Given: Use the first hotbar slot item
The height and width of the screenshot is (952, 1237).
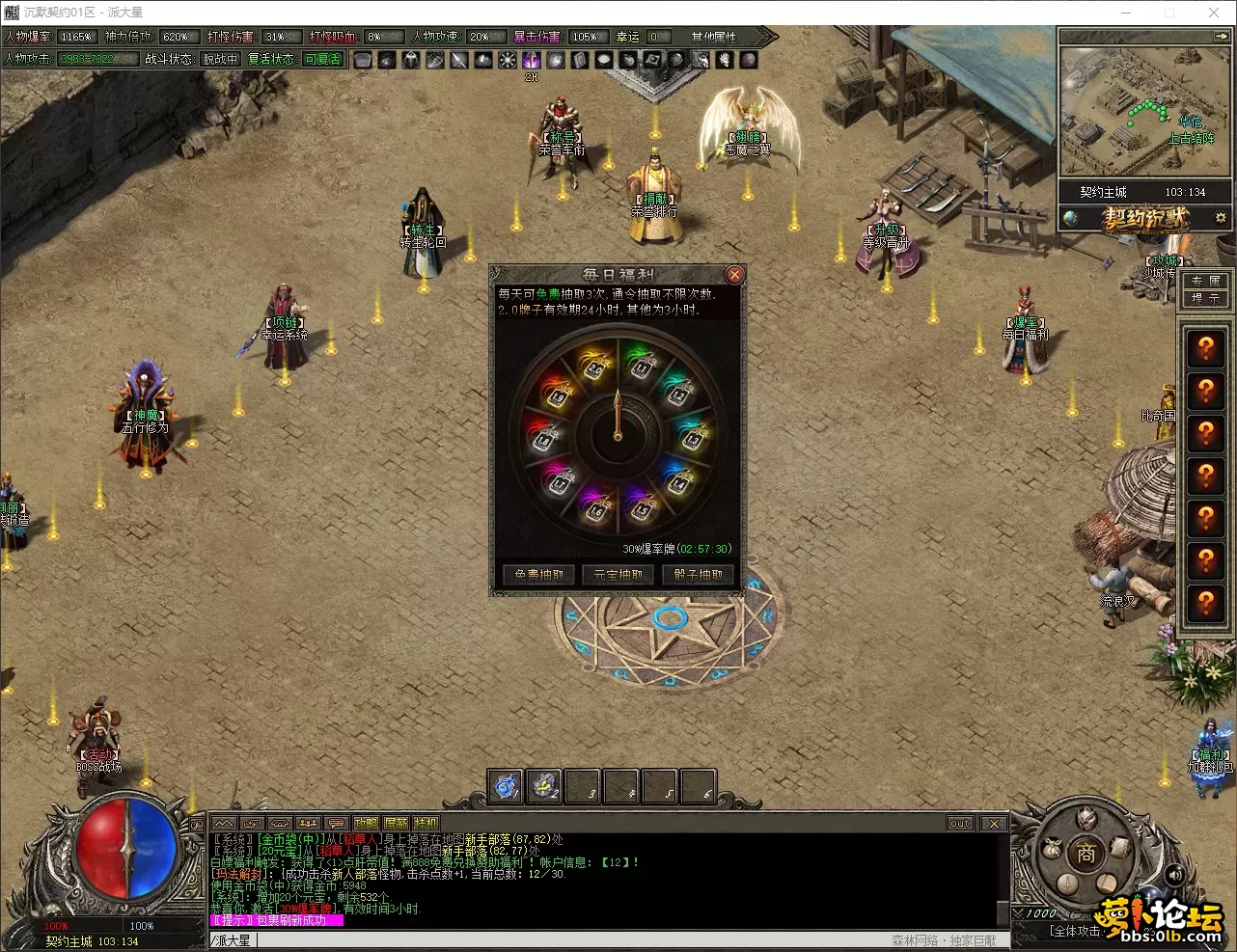Looking at the screenshot, I should tap(505, 786).
